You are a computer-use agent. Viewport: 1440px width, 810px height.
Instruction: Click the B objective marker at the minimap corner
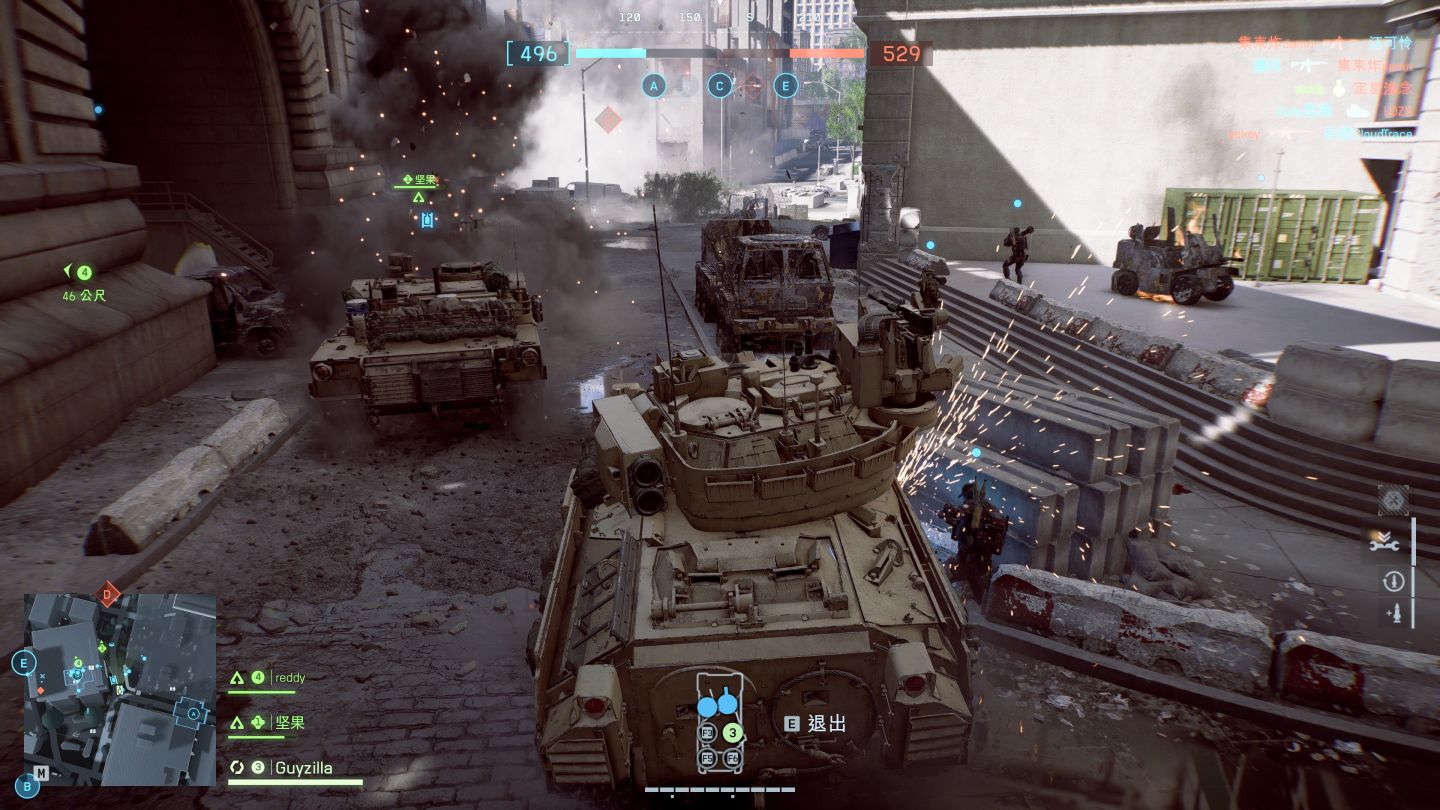(x=28, y=787)
